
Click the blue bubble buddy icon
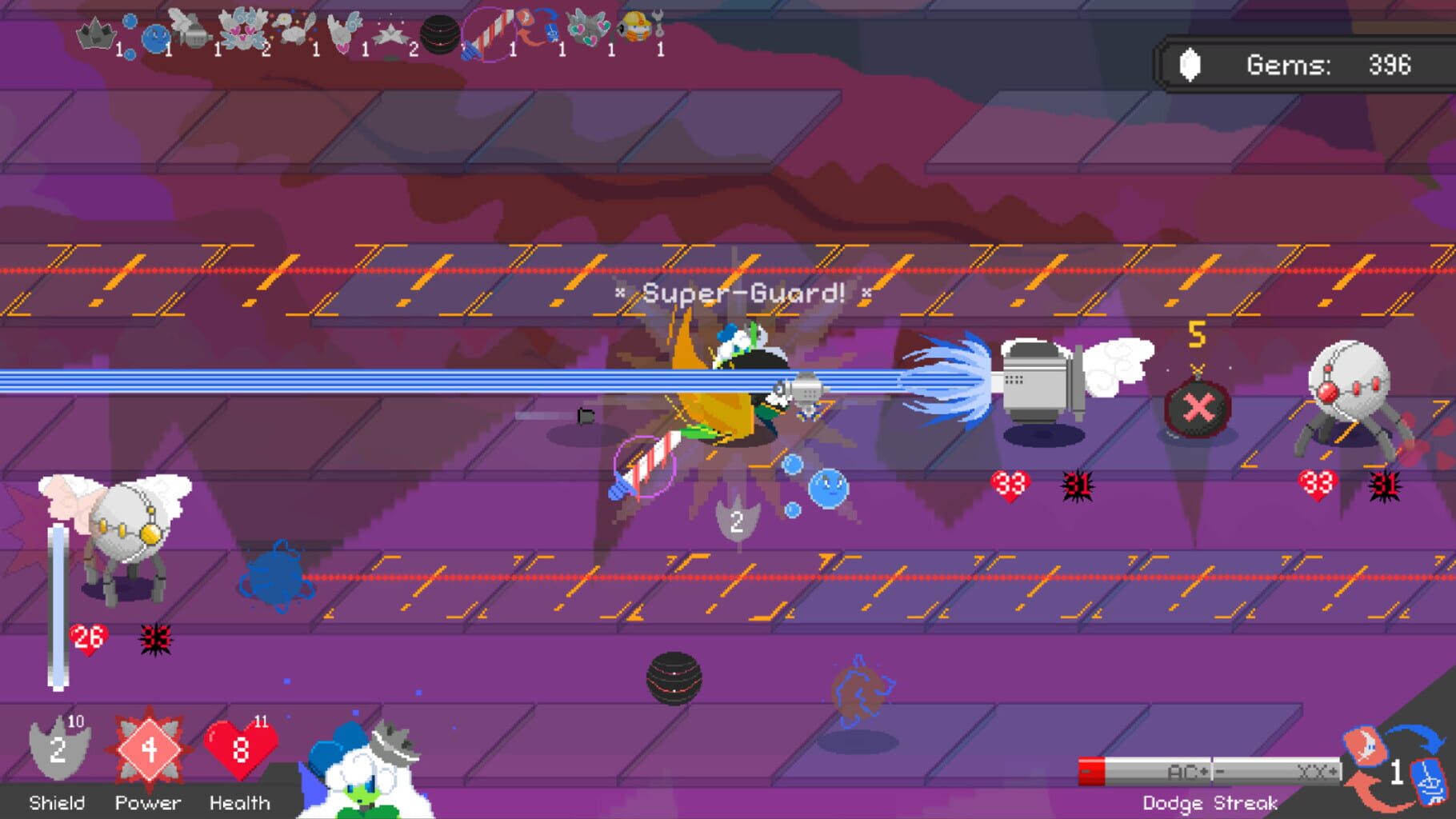[157, 38]
